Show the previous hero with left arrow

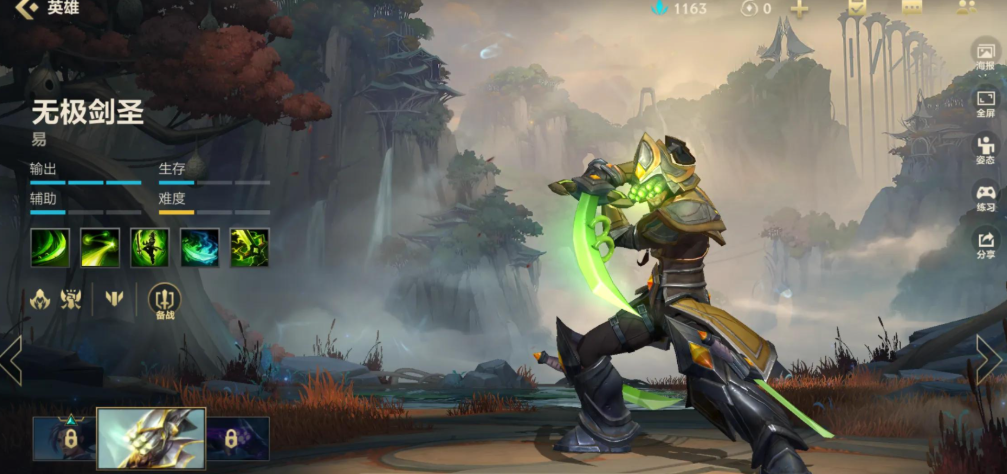12,360
